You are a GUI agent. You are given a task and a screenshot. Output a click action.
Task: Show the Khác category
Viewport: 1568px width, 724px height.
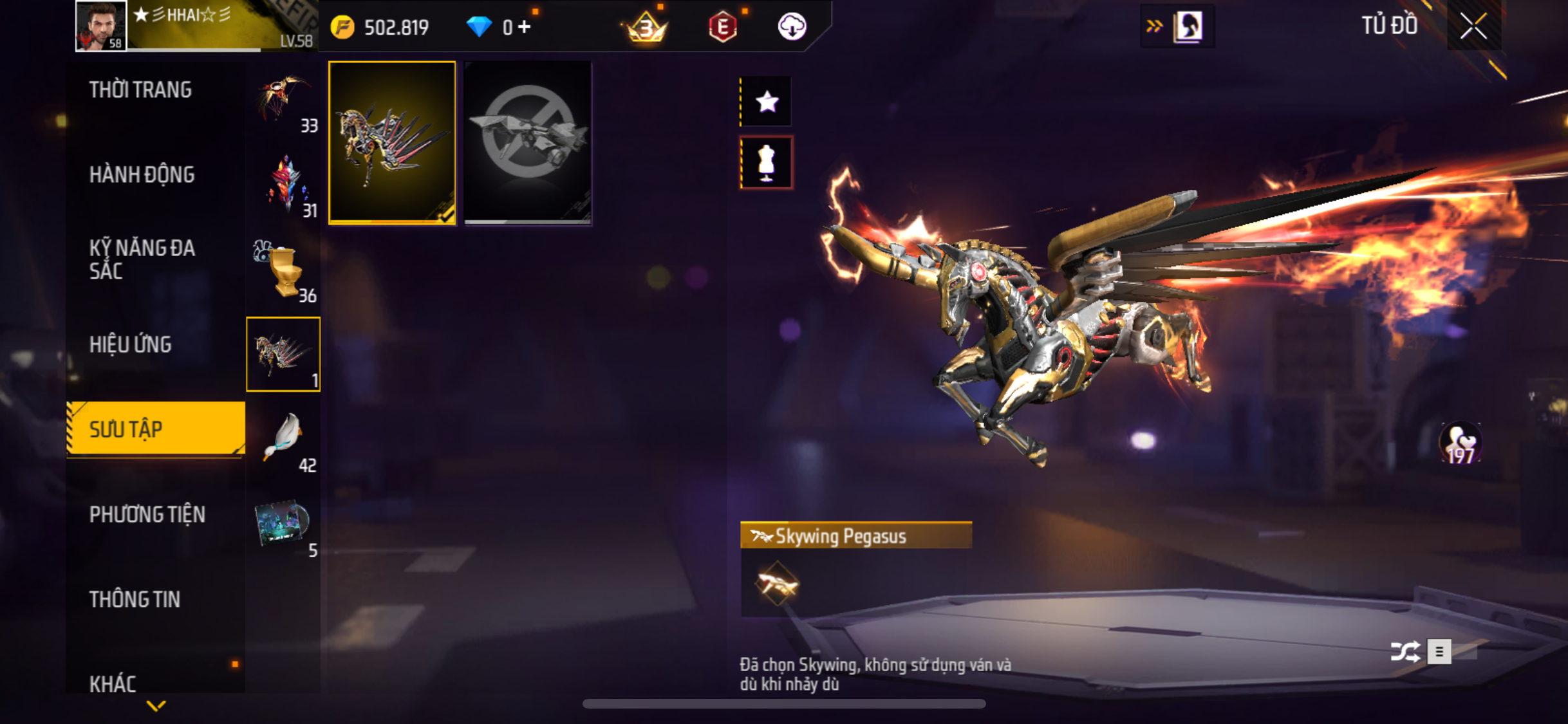[113, 683]
